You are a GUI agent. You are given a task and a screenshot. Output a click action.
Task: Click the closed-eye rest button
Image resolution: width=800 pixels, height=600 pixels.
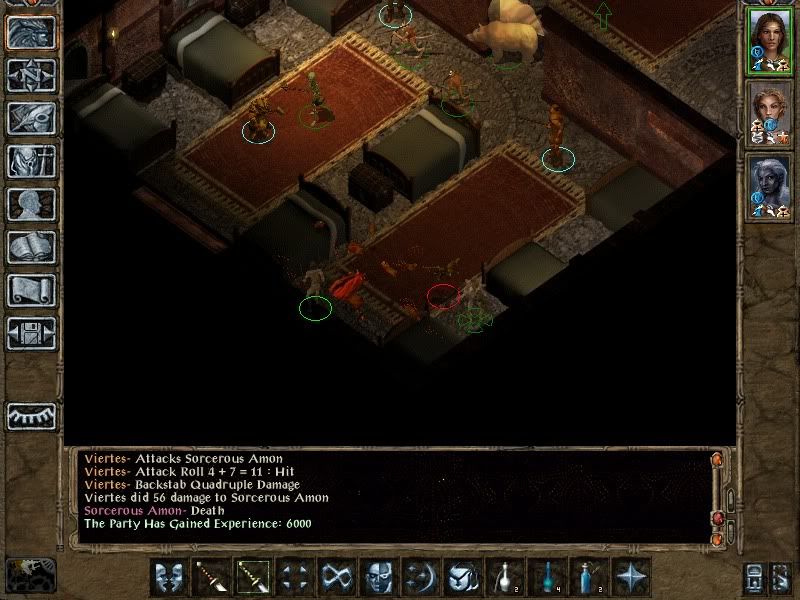pos(31,416)
